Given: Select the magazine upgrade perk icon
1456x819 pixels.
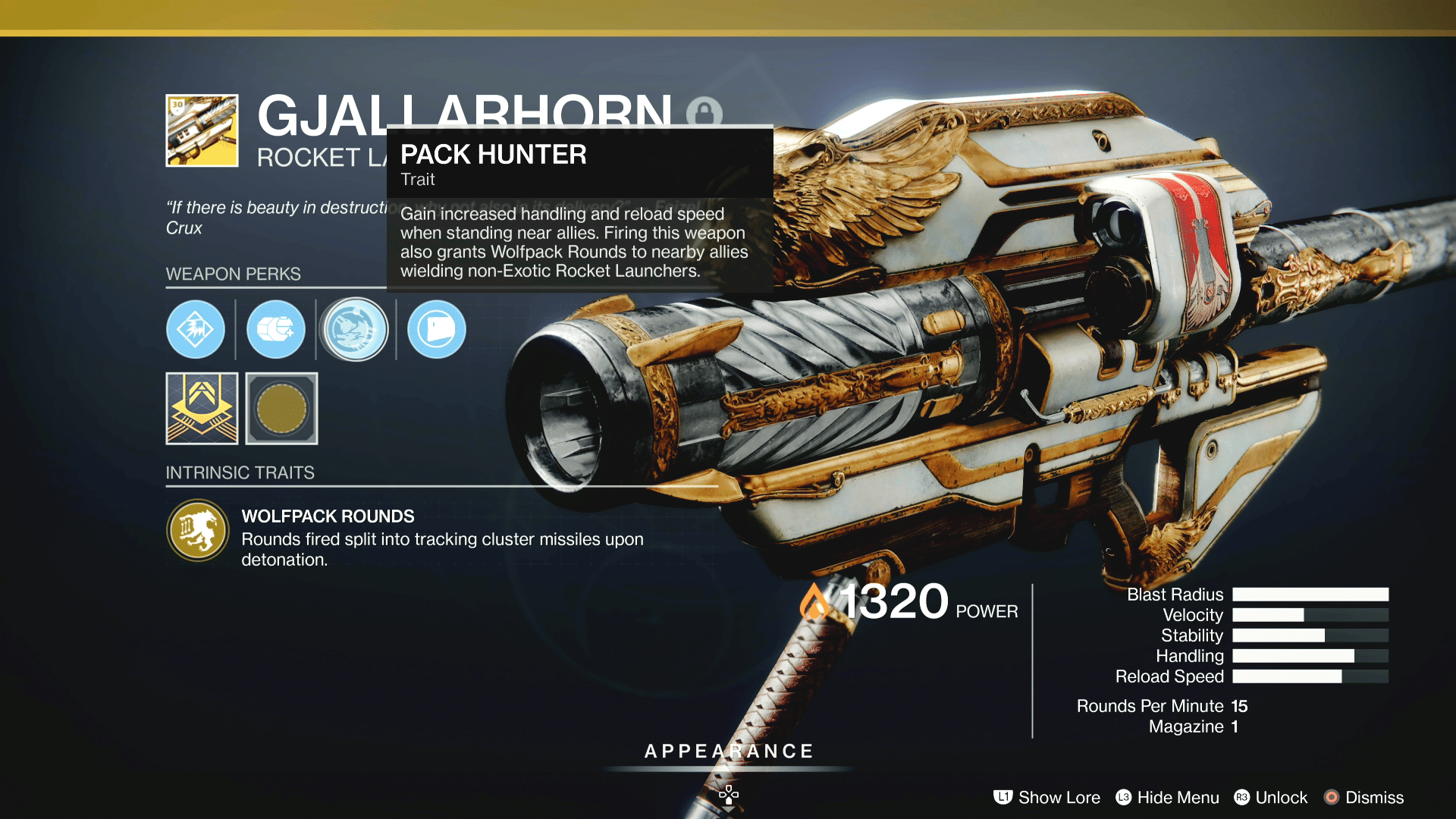Looking at the screenshot, I should pos(275,330).
